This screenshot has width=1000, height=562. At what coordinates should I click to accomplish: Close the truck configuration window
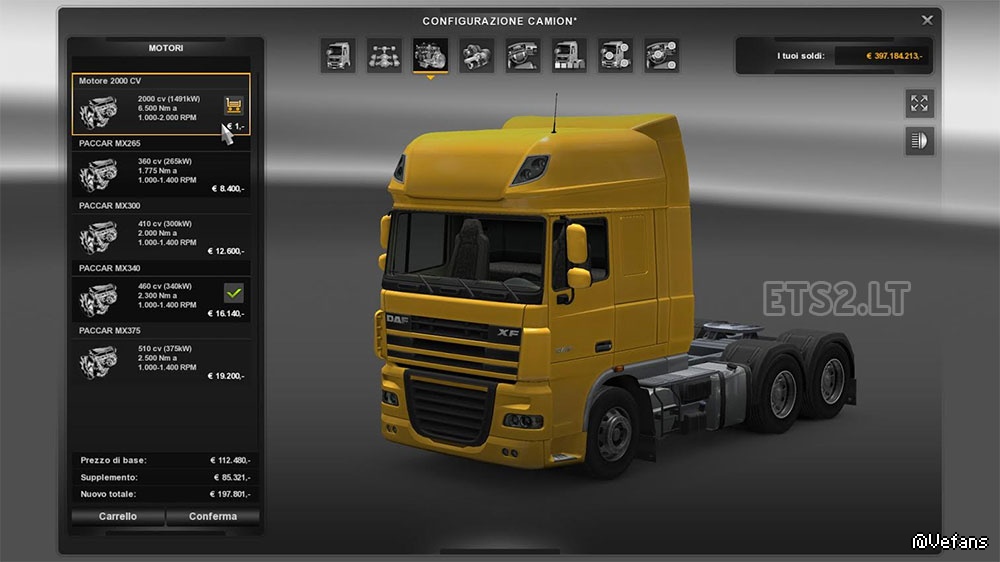point(927,19)
